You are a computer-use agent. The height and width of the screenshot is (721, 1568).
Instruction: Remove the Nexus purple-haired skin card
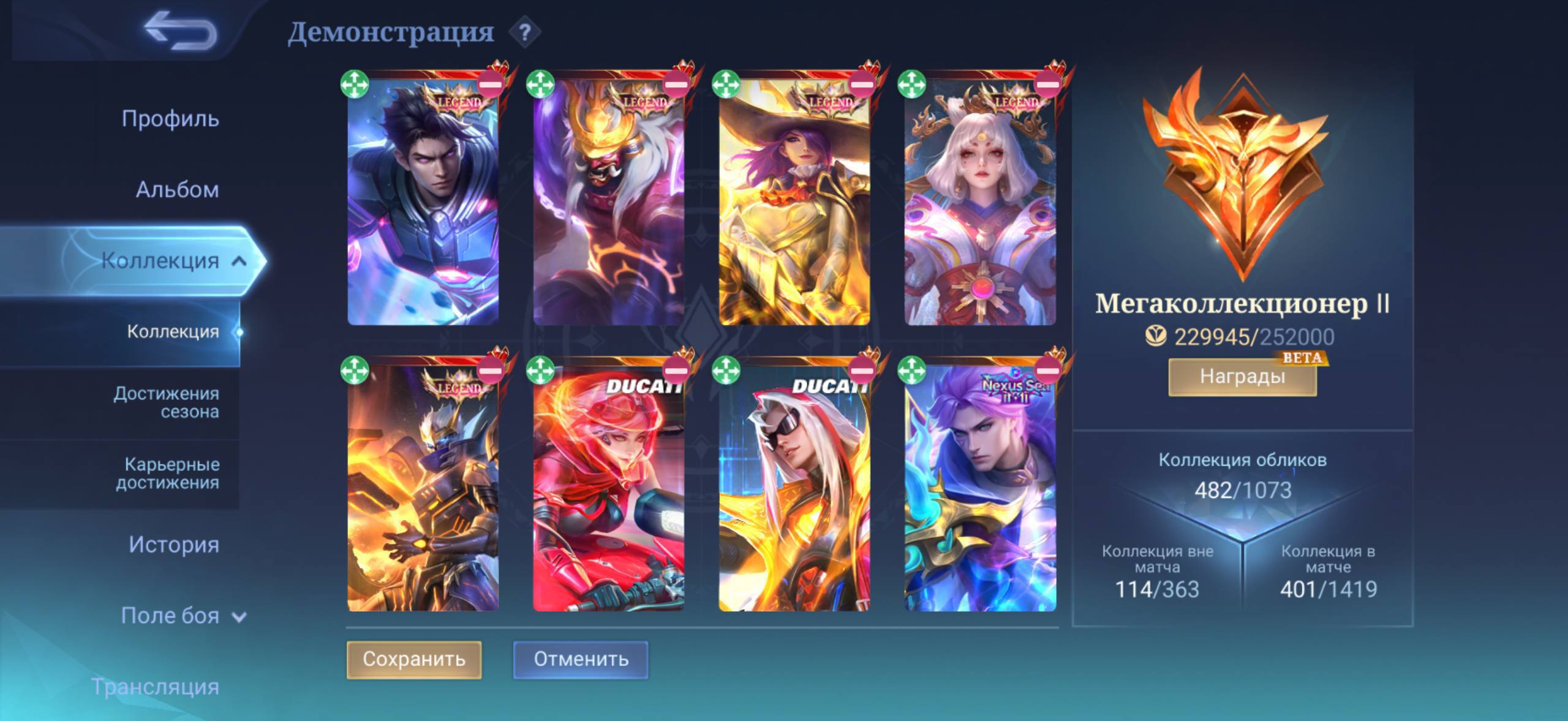[x=1047, y=370]
